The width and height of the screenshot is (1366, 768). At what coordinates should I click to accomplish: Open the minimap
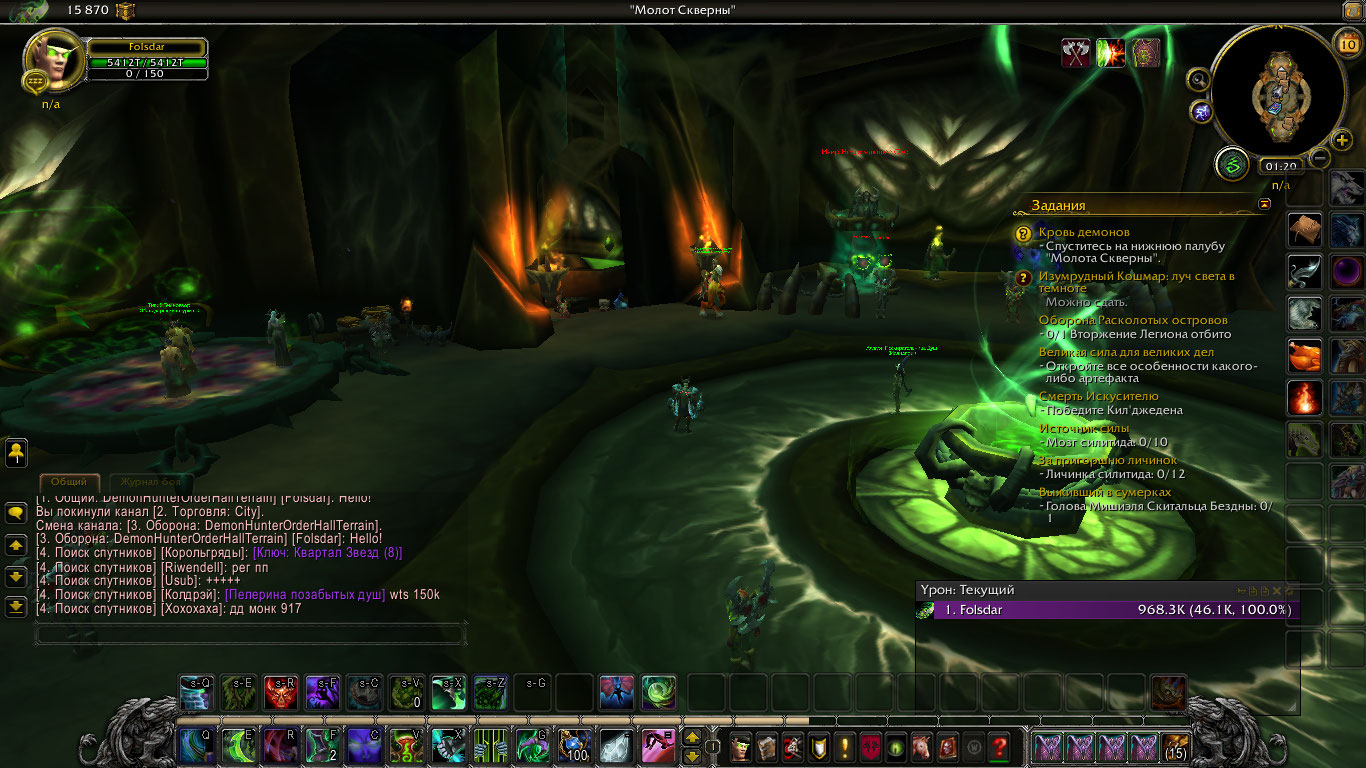coord(1277,91)
